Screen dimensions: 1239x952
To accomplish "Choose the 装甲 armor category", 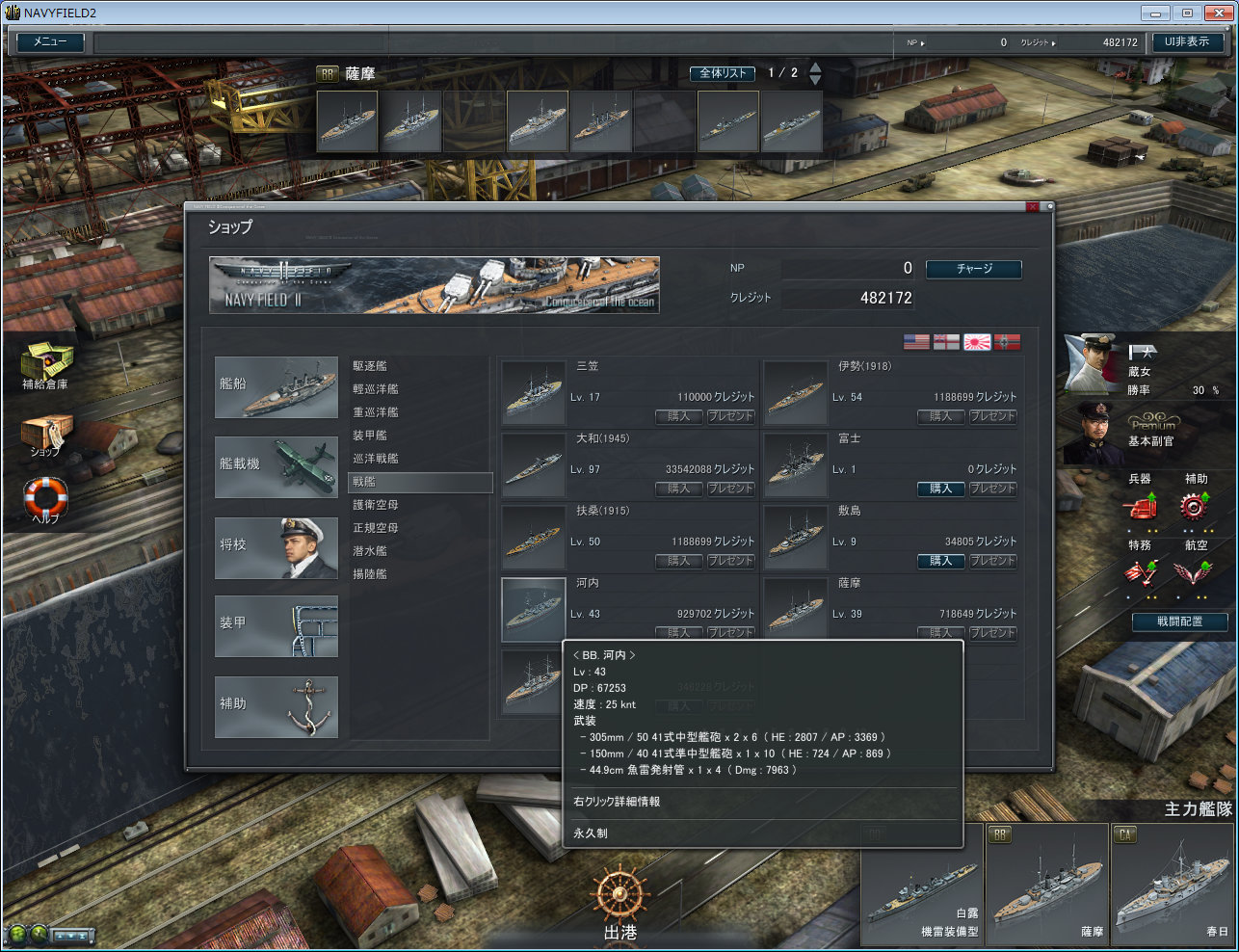I will coord(277,626).
